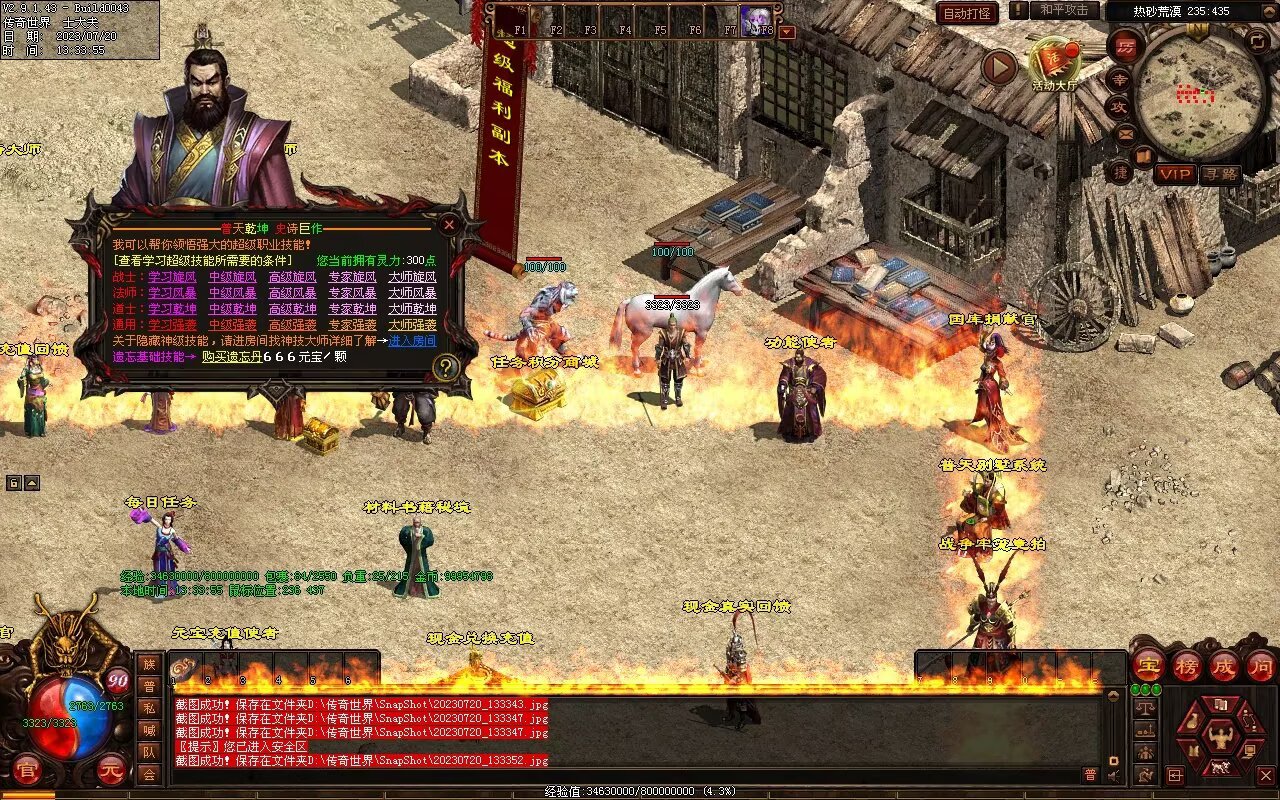Open the mail envelope icon
This screenshot has height=800, width=1280.
click(x=1126, y=132)
